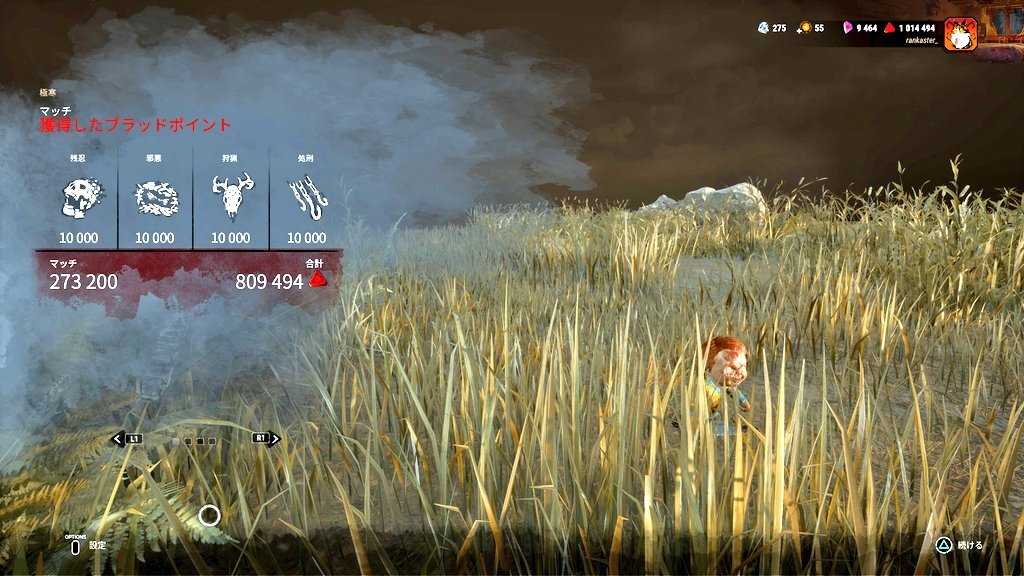This screenshot has width=1024, height=576.
Task: Open the 設定 settings option
Action: click(86, 545)
